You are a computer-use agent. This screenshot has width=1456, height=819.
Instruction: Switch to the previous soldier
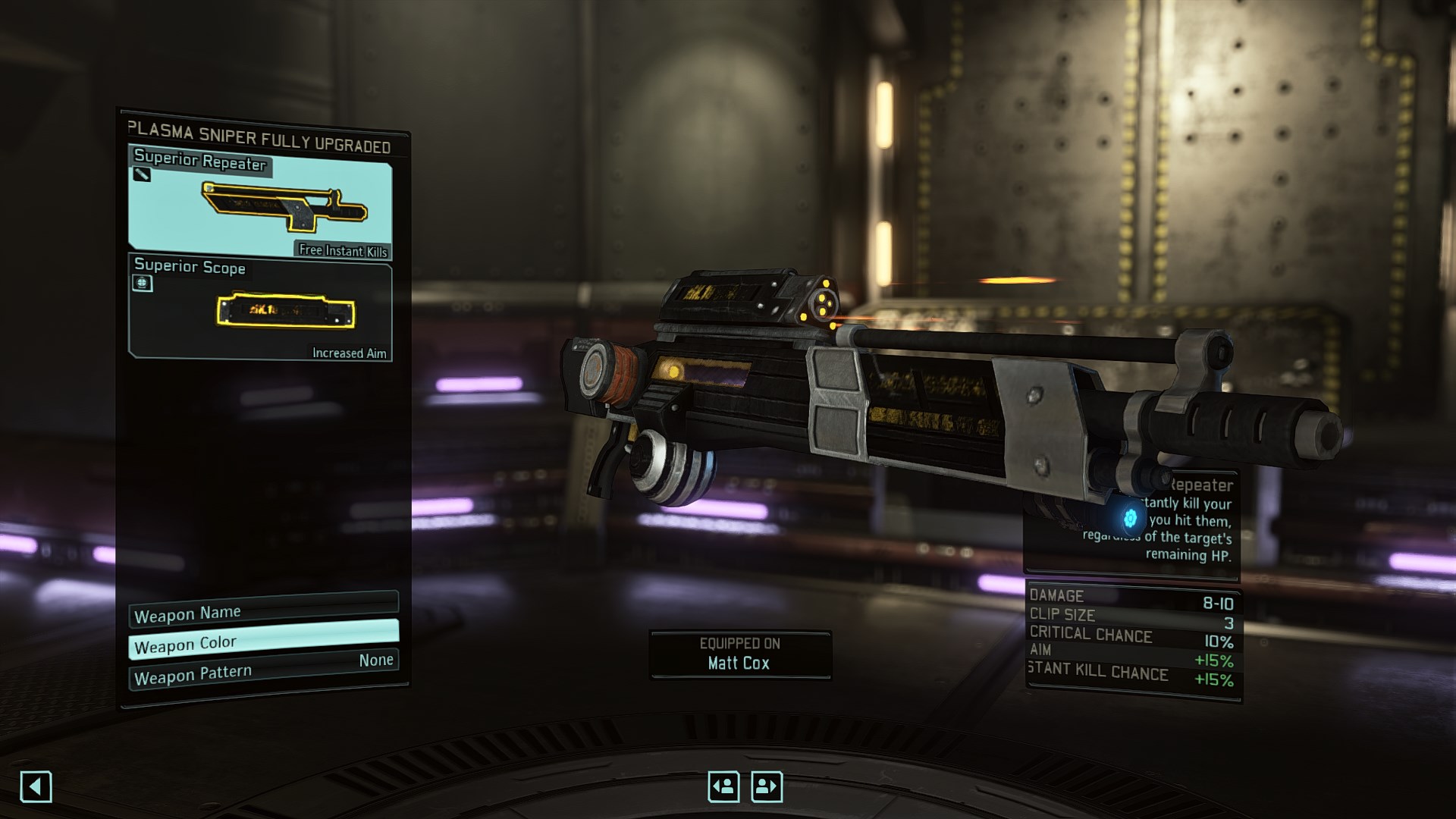coord(723,786)
